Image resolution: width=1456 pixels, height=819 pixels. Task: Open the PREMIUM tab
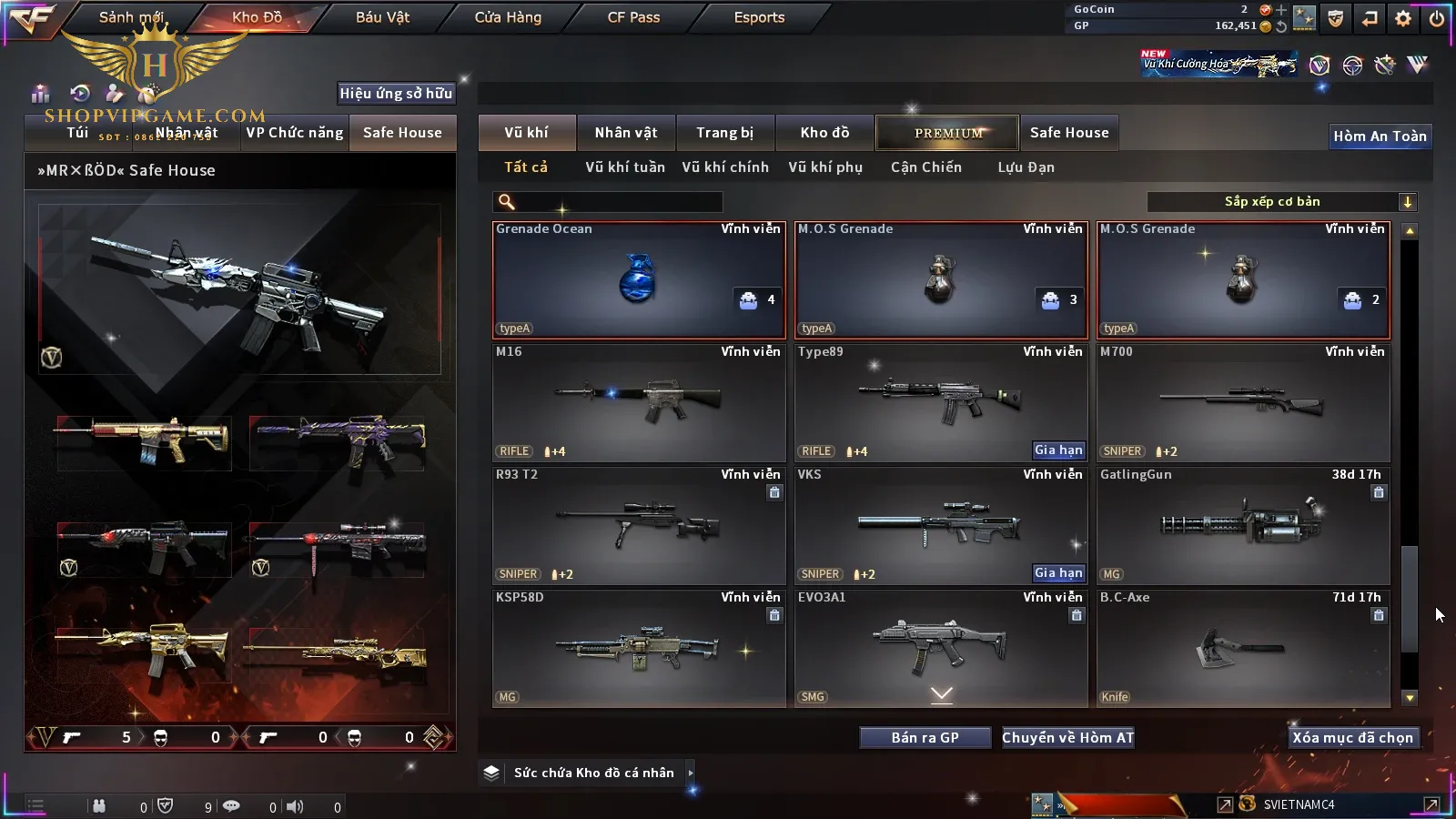coord(947,133)
